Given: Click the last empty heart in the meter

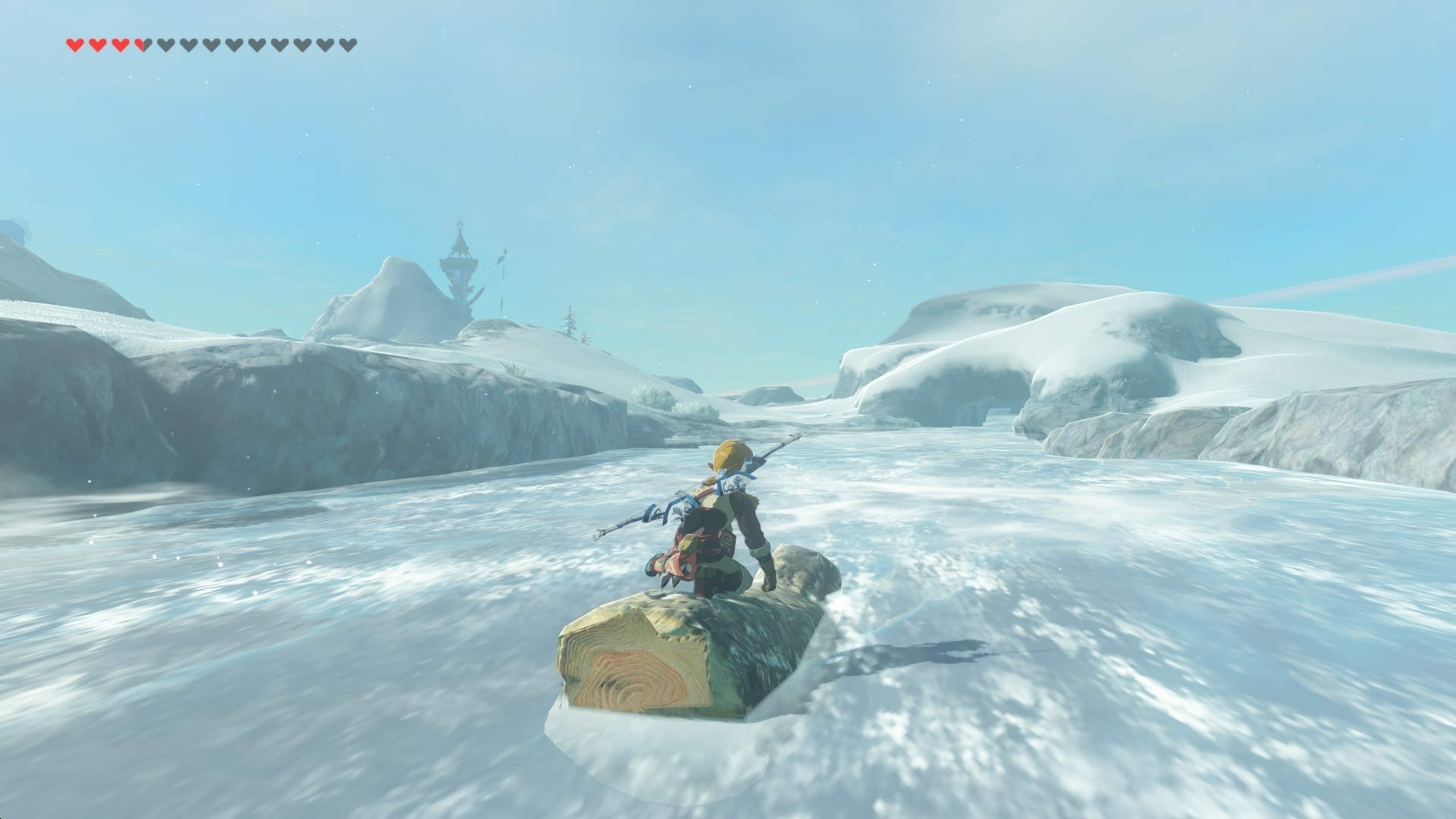Looking at the screenshot, I should pos(350,44).
